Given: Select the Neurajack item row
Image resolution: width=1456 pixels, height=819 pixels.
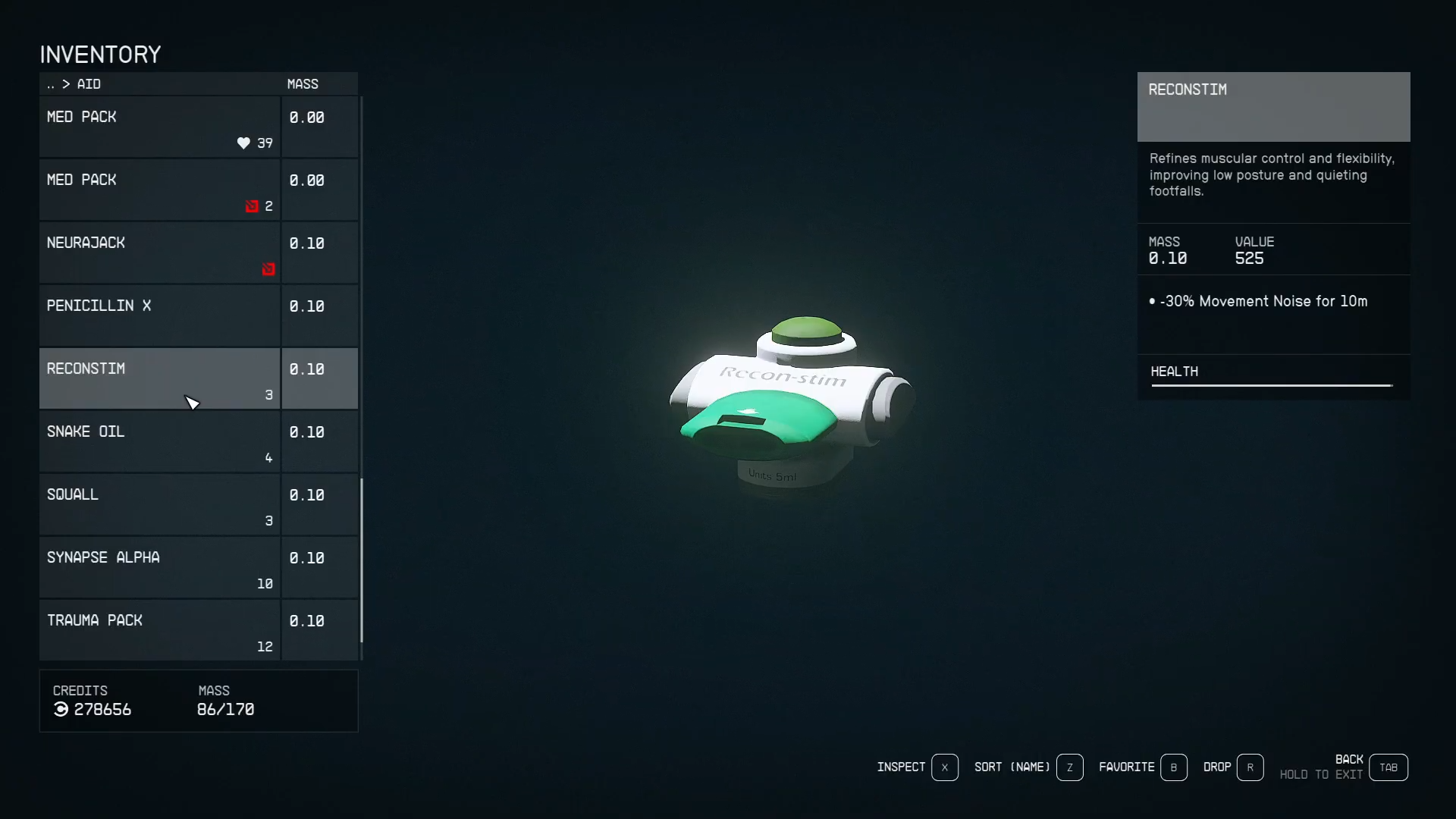Looking at the screenshot, I should (159, 253).
